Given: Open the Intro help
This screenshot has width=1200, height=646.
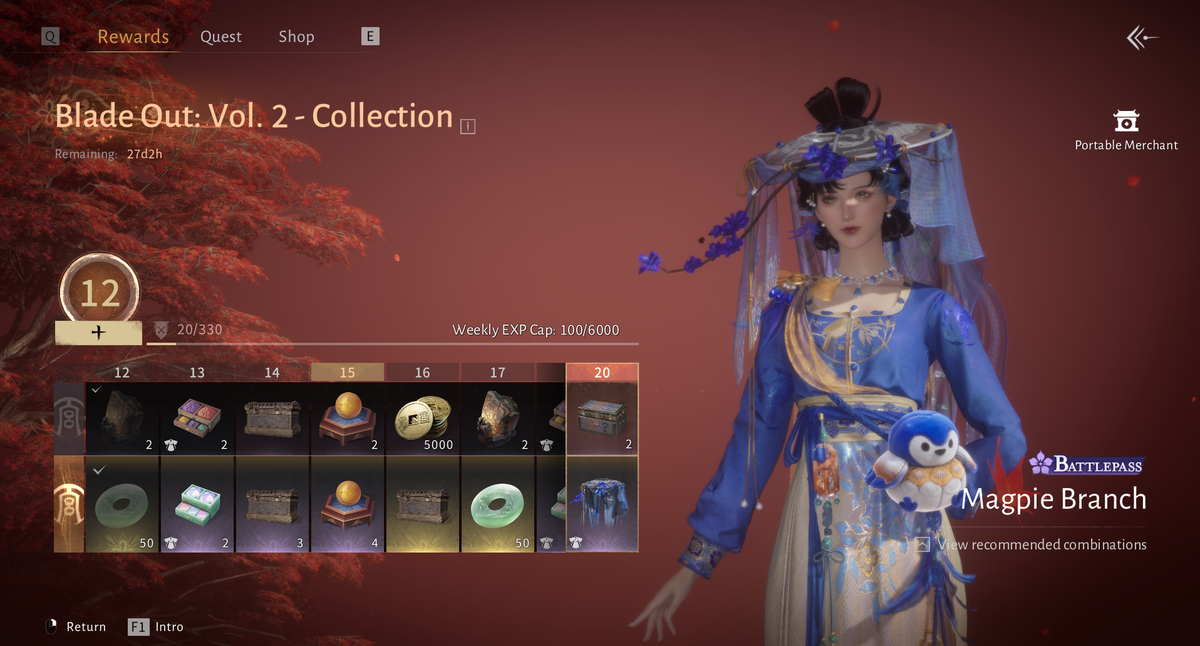Looking at the screenshot, I should (157, 627).
